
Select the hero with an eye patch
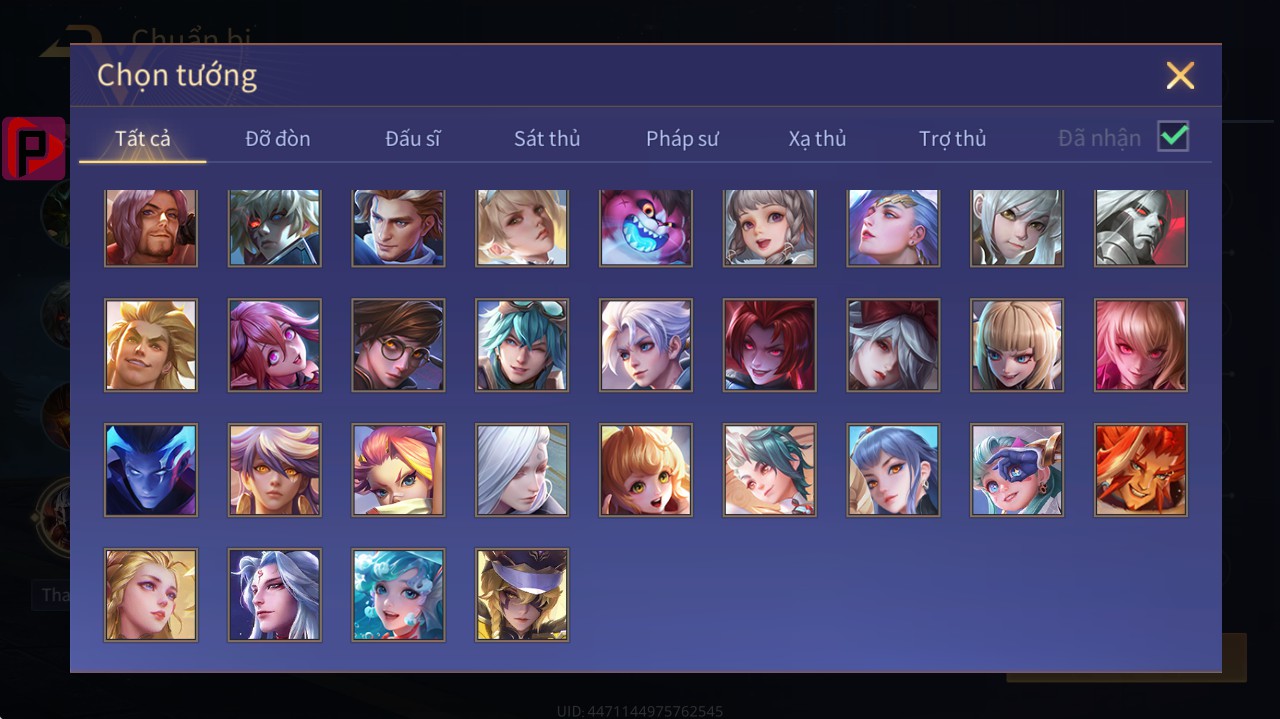1017,470
